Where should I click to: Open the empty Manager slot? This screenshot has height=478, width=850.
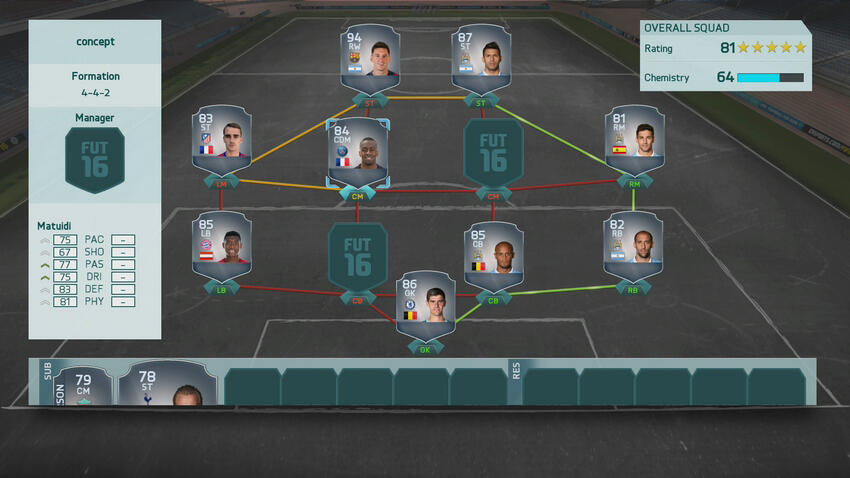pos(95,158)
